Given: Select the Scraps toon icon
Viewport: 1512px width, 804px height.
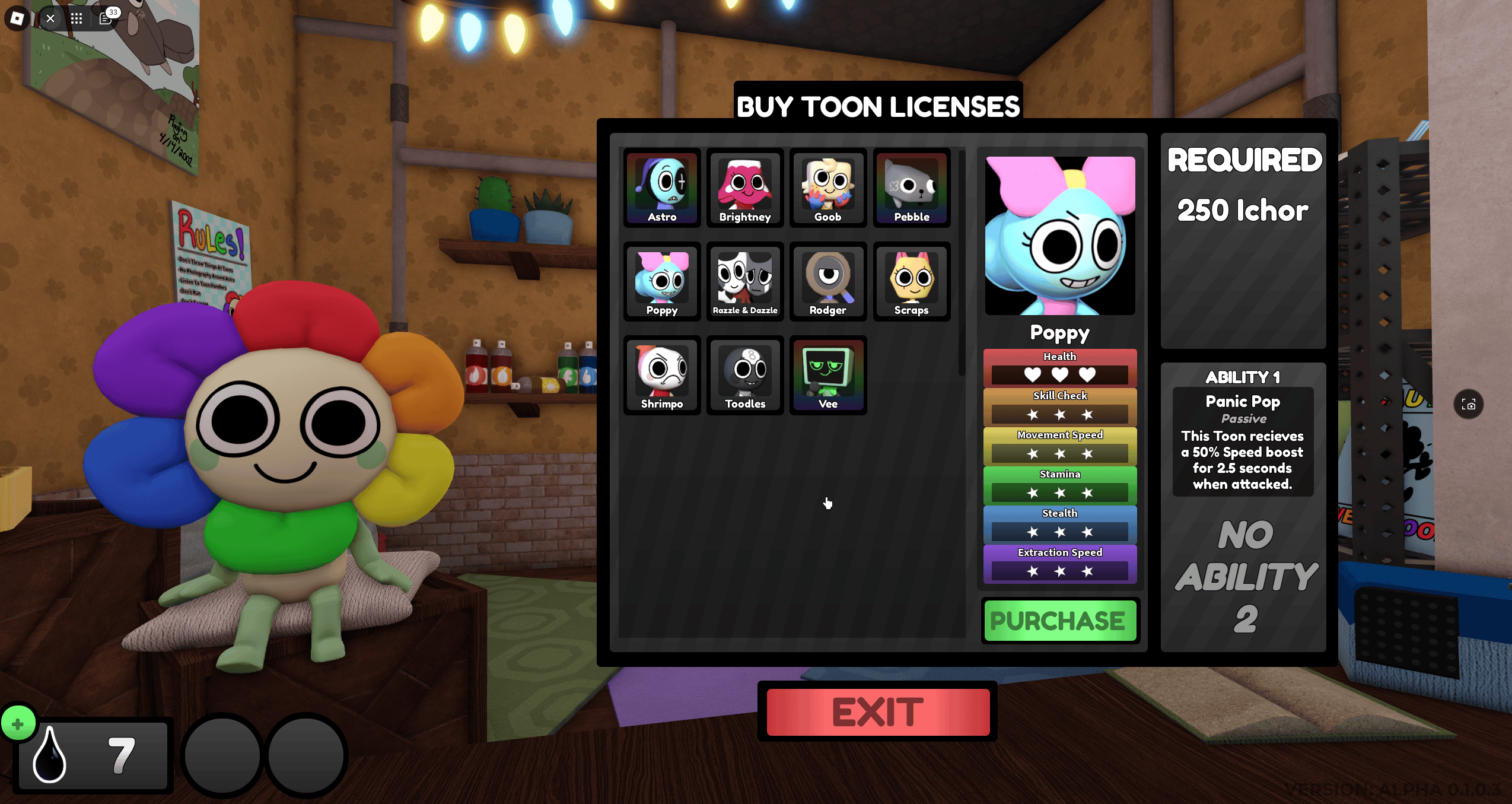Looking at the screenshot, I should point(911,281).
